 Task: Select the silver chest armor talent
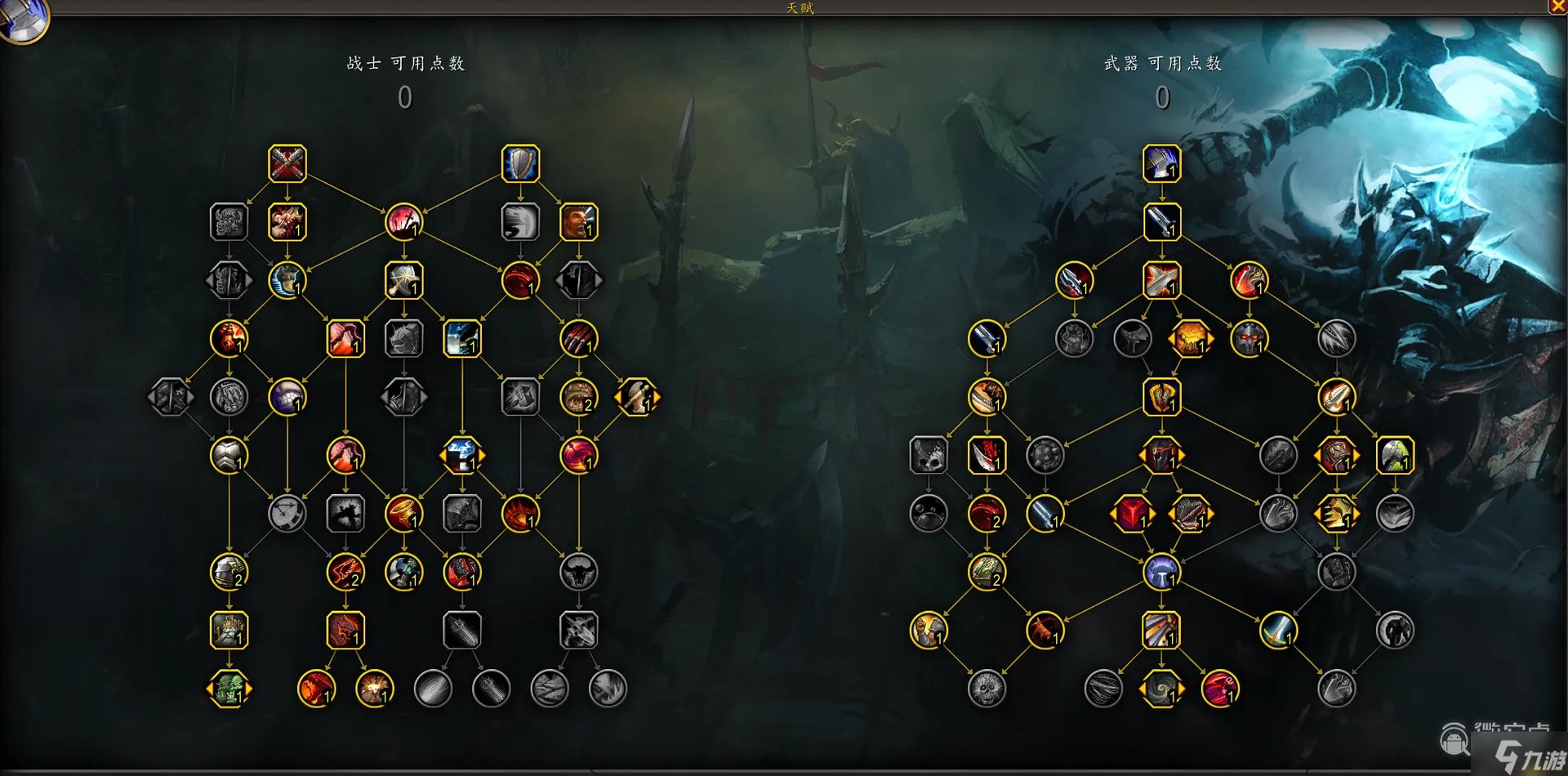coord(229,456)
